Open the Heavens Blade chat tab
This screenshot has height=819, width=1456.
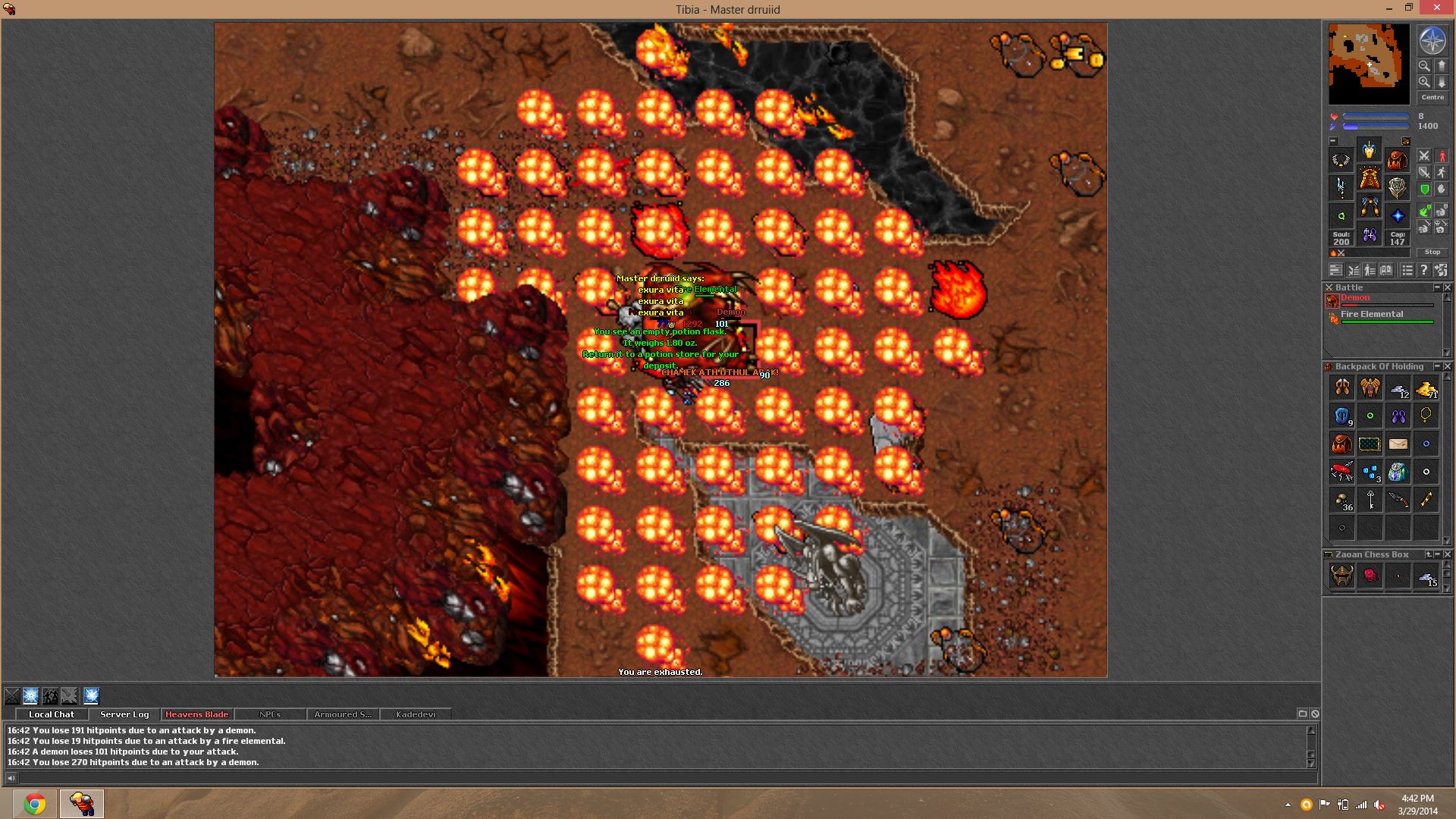point(196,714)
